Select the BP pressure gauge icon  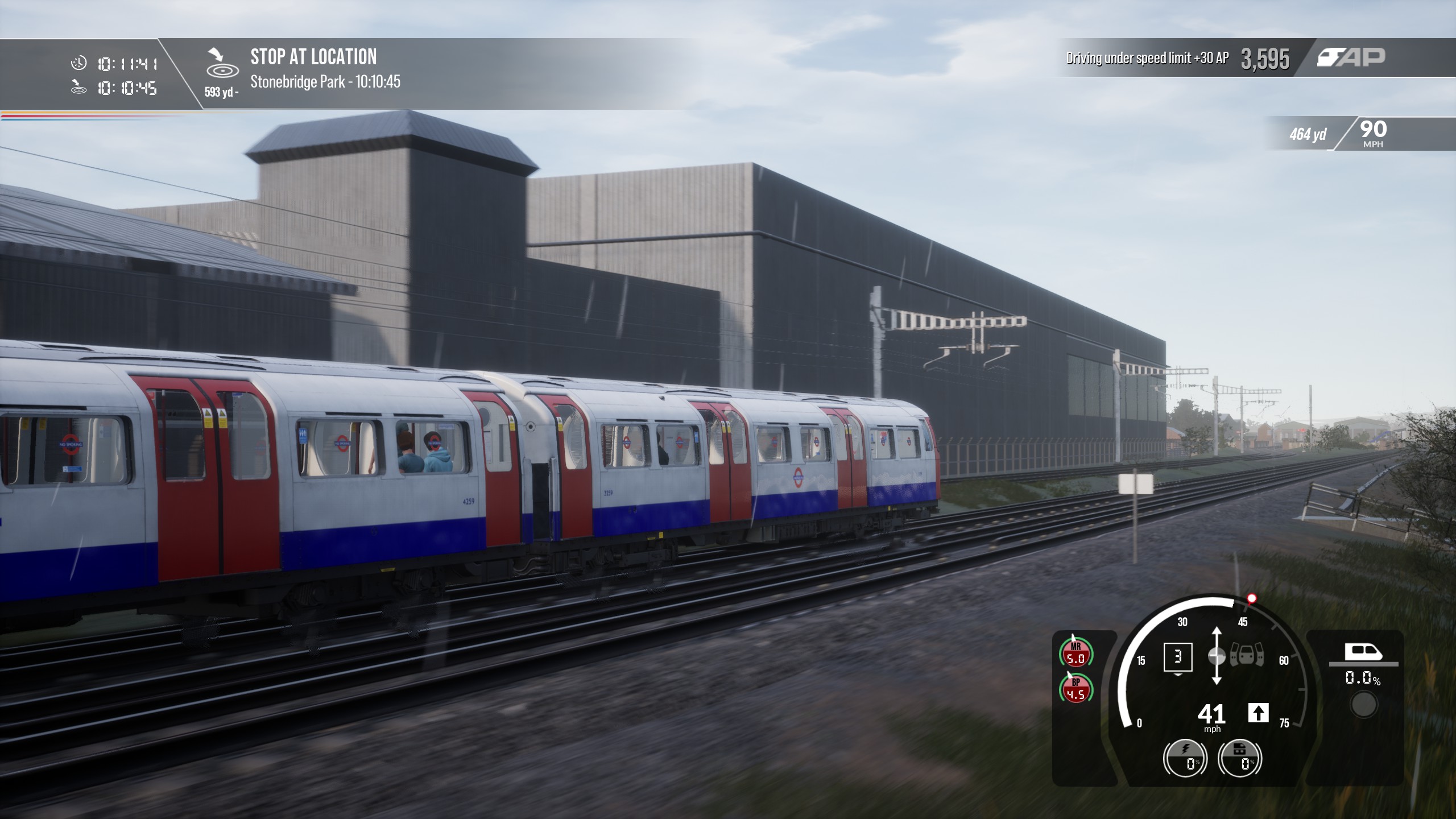tap(1076, 688)
